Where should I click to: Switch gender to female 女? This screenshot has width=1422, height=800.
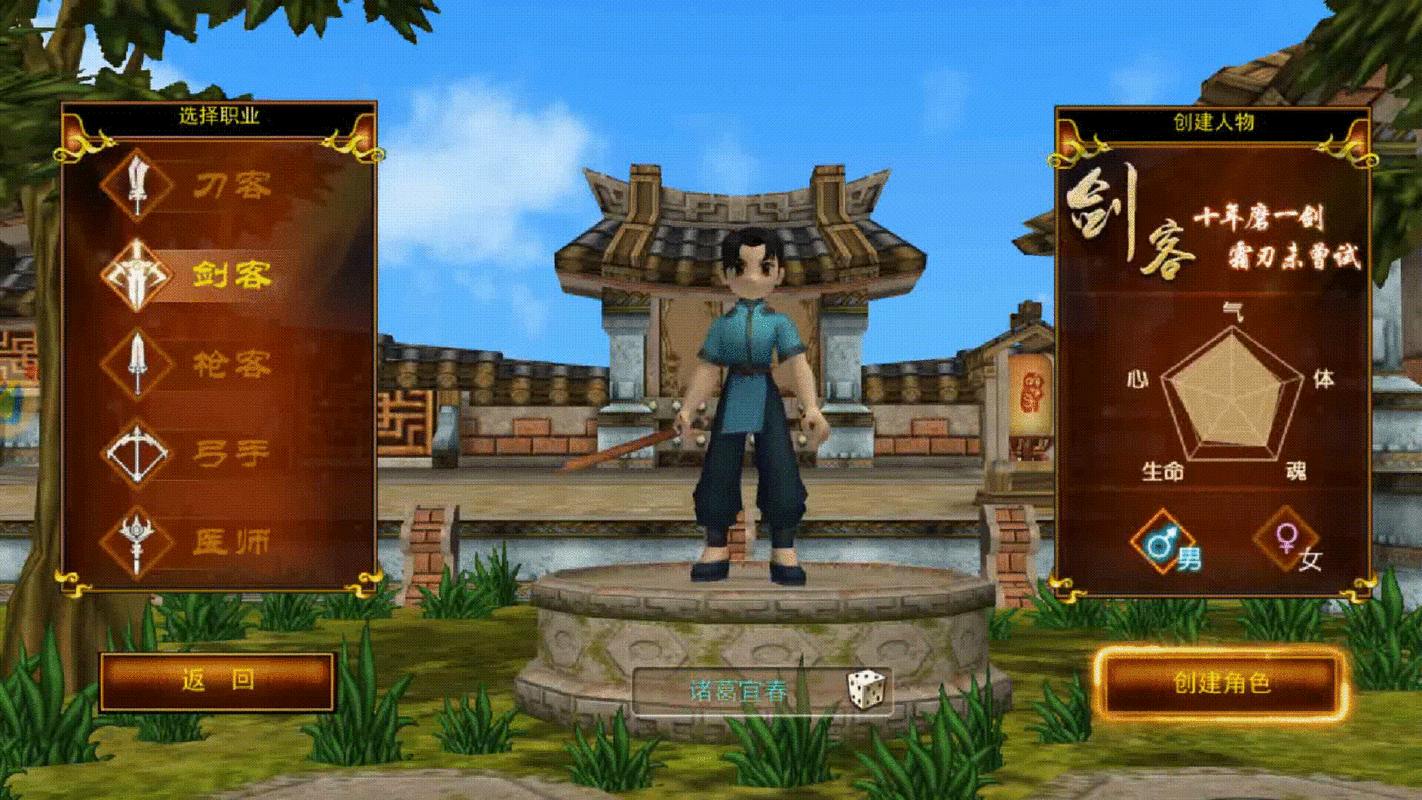1290,545
